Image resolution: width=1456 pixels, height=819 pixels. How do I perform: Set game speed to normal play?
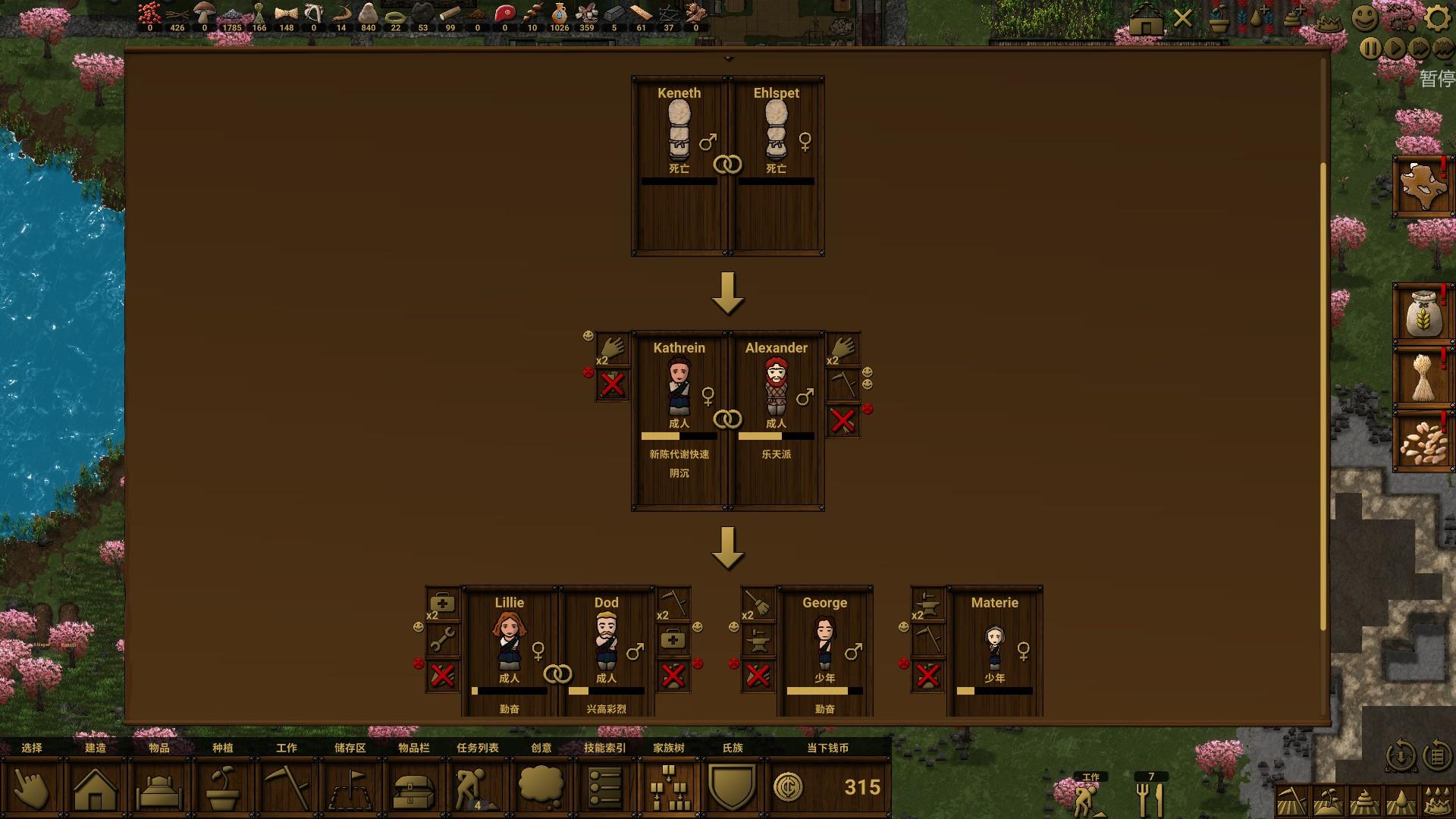pyautogui.click(x=1395, y=49)
